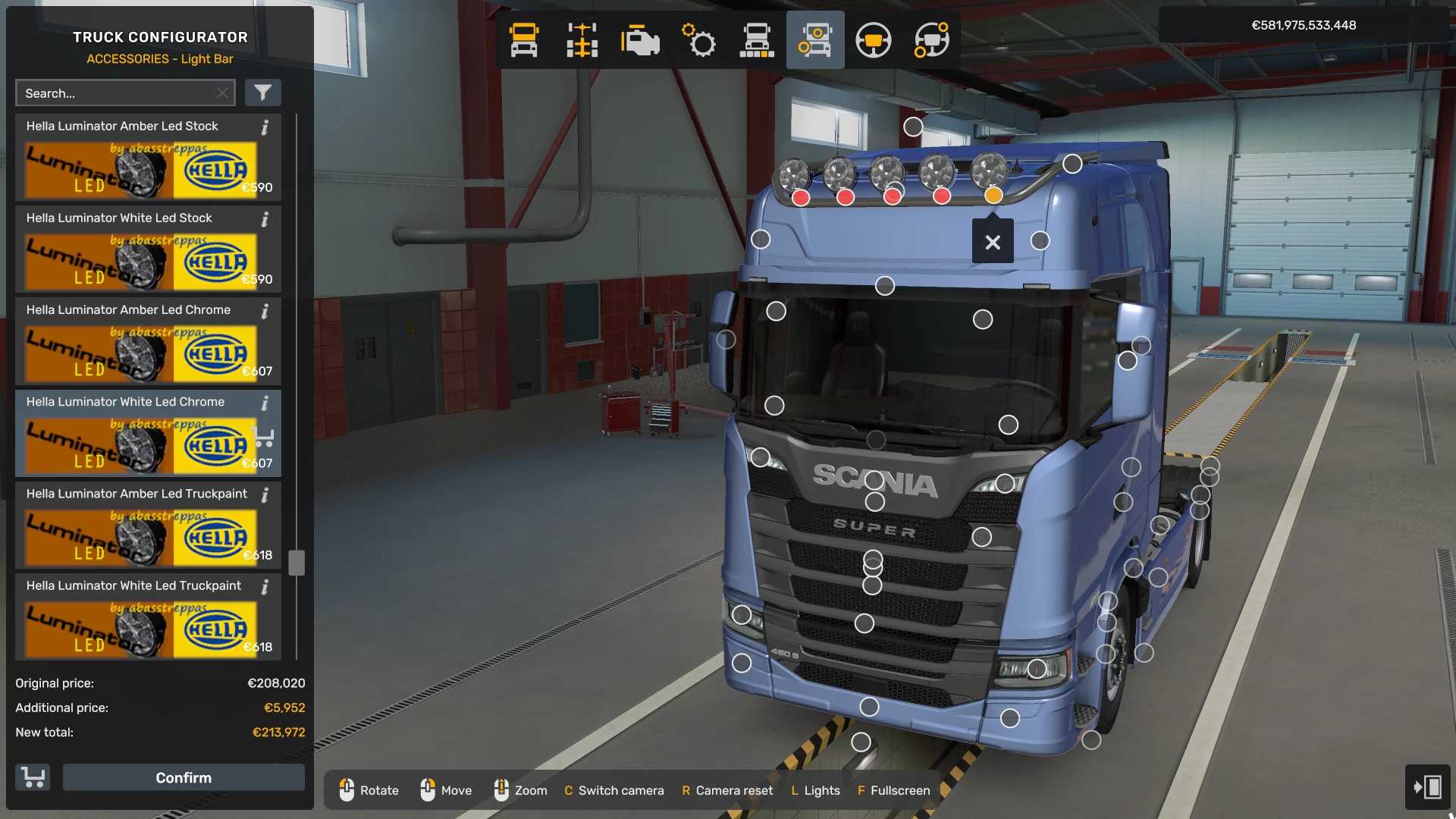Switch to the chassis configuration tab
The image size is (1456, 819).
pos(582,40)
